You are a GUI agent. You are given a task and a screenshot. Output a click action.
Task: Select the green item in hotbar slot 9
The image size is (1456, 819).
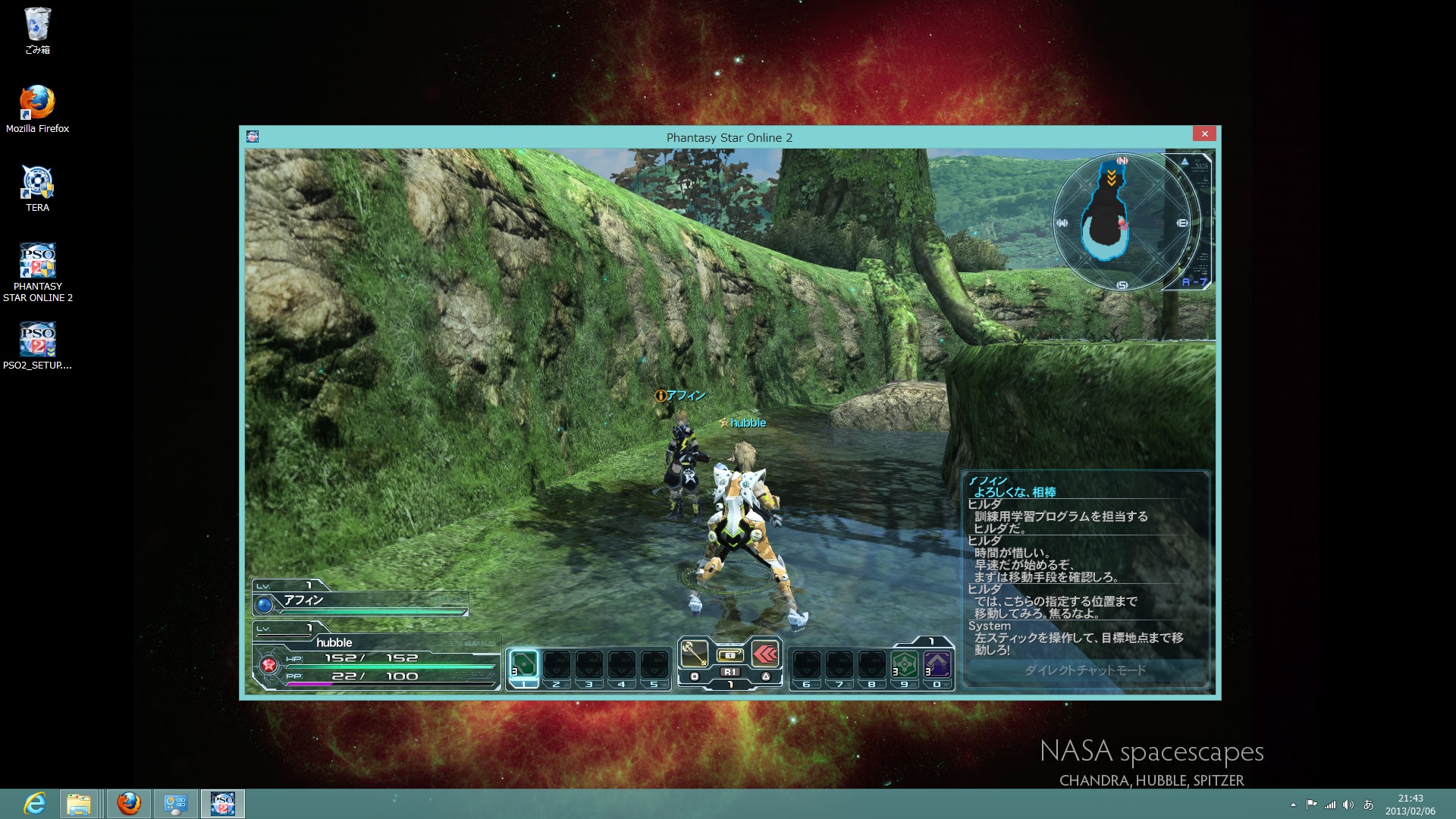coord(904,665)
